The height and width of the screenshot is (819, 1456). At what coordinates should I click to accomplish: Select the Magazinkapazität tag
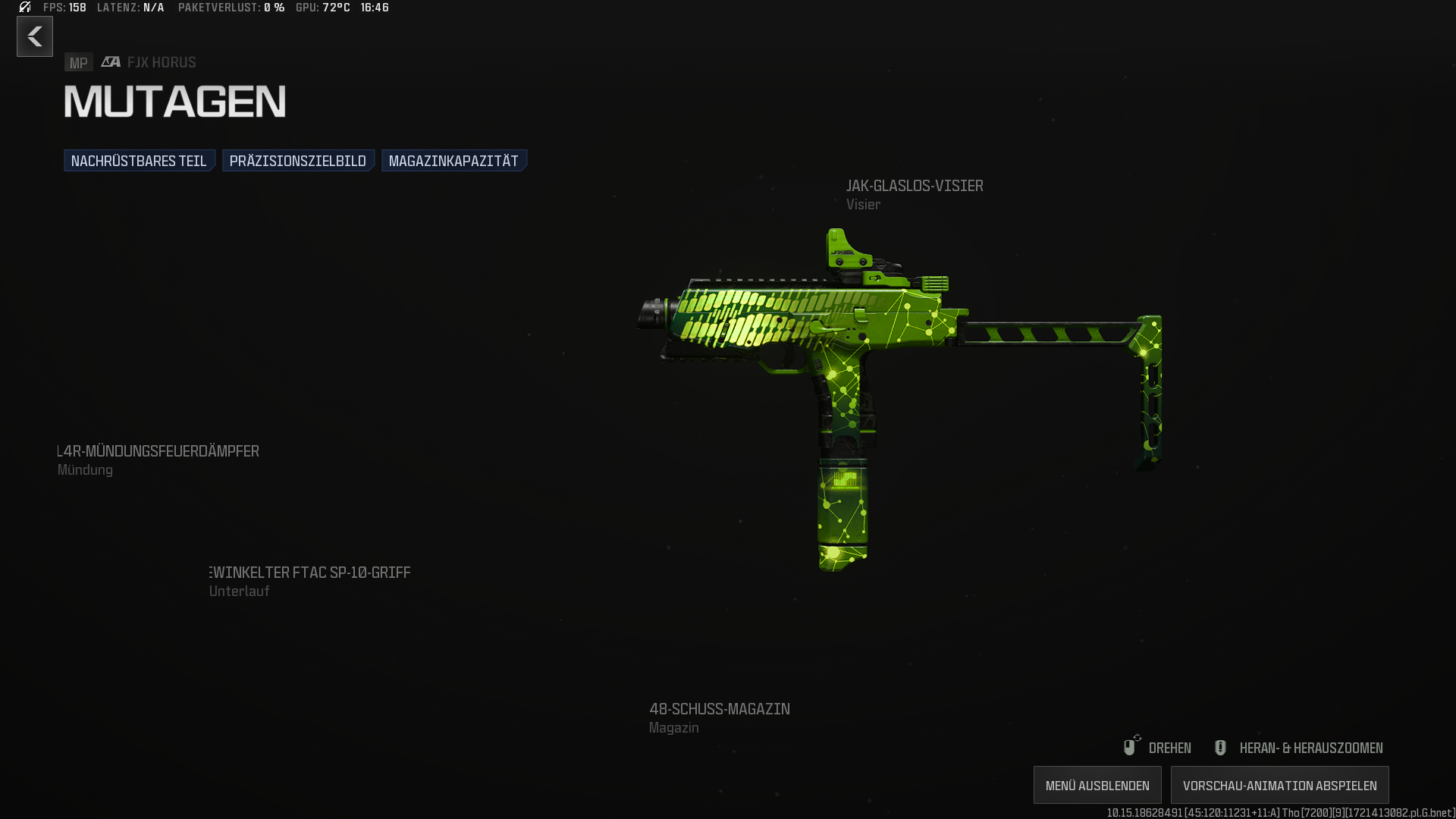453,161
